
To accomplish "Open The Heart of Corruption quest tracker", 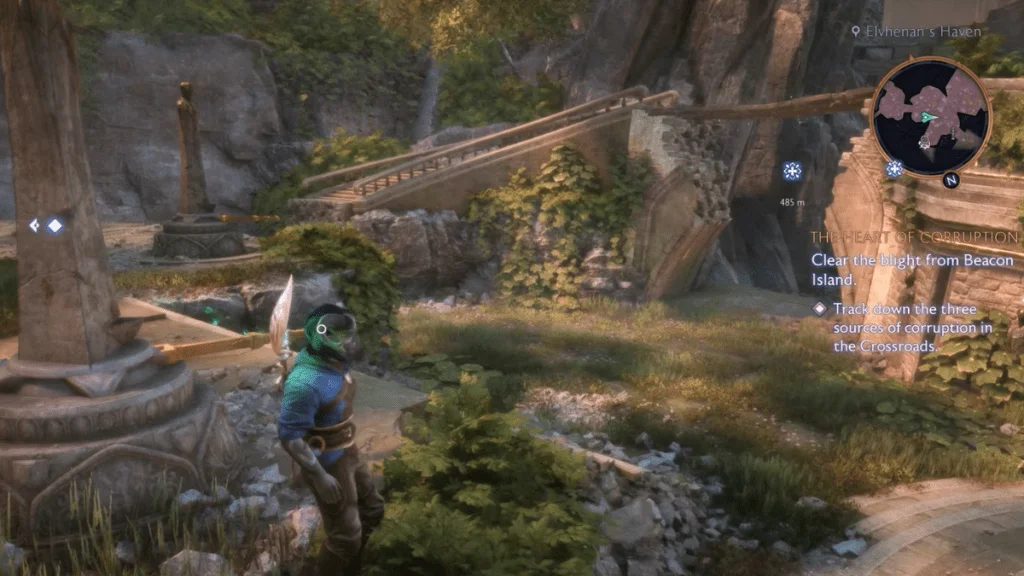I will [914, 237].
